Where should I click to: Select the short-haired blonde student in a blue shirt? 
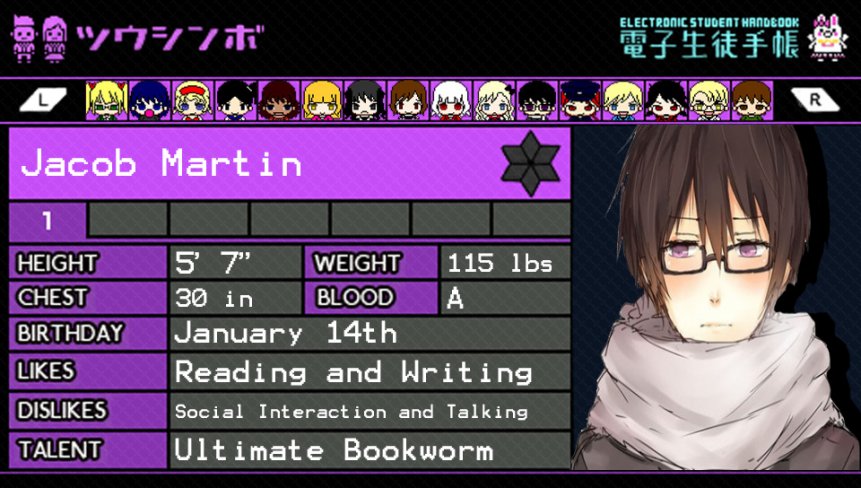(x=623, y=100)
